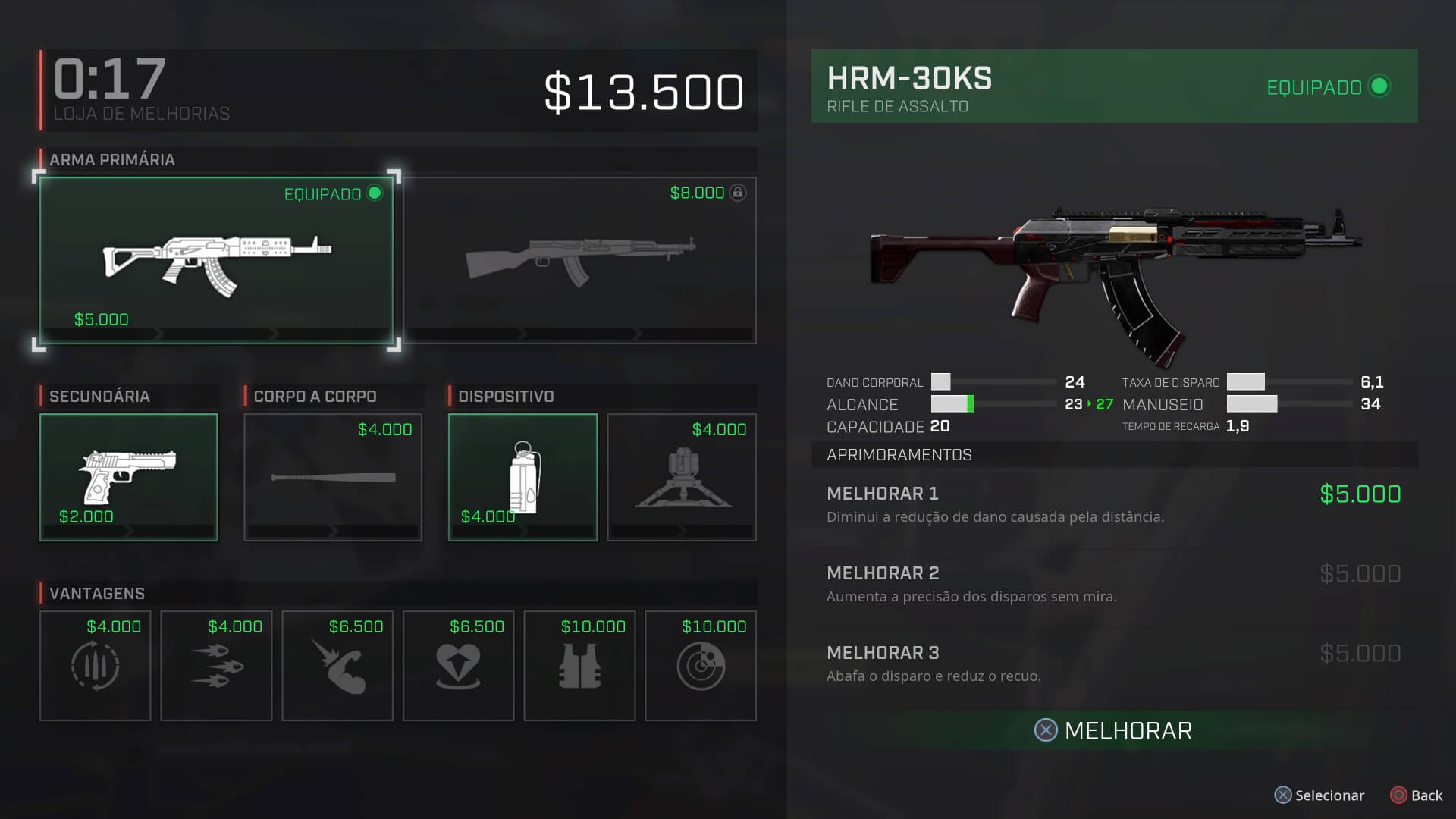Go back with the Back button
The image size is (1456, 819).
coord(1417,795)
